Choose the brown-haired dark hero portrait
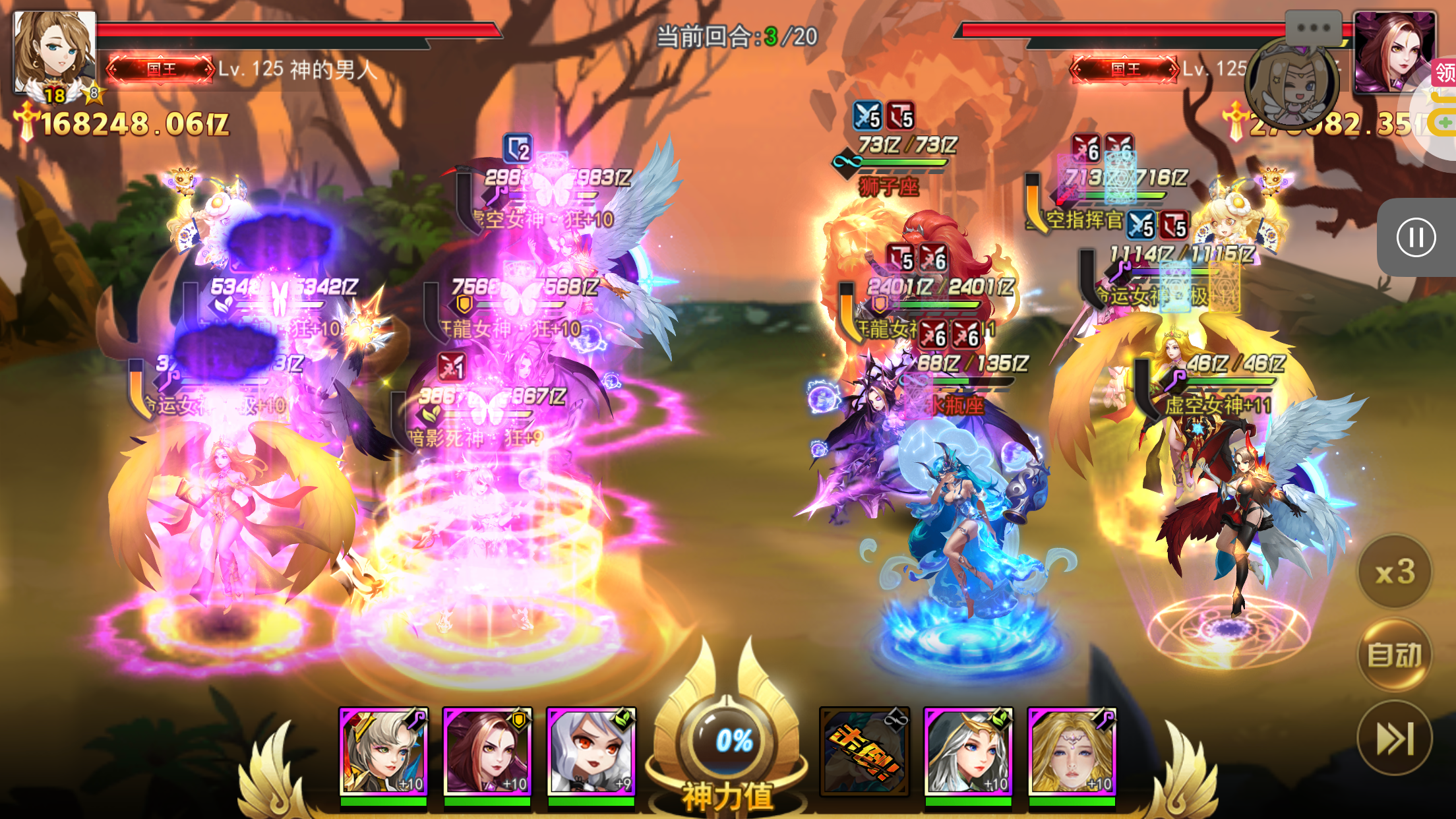Image resolution: width=1456 pixels, height=819 pixels. (x=487, y=751)
